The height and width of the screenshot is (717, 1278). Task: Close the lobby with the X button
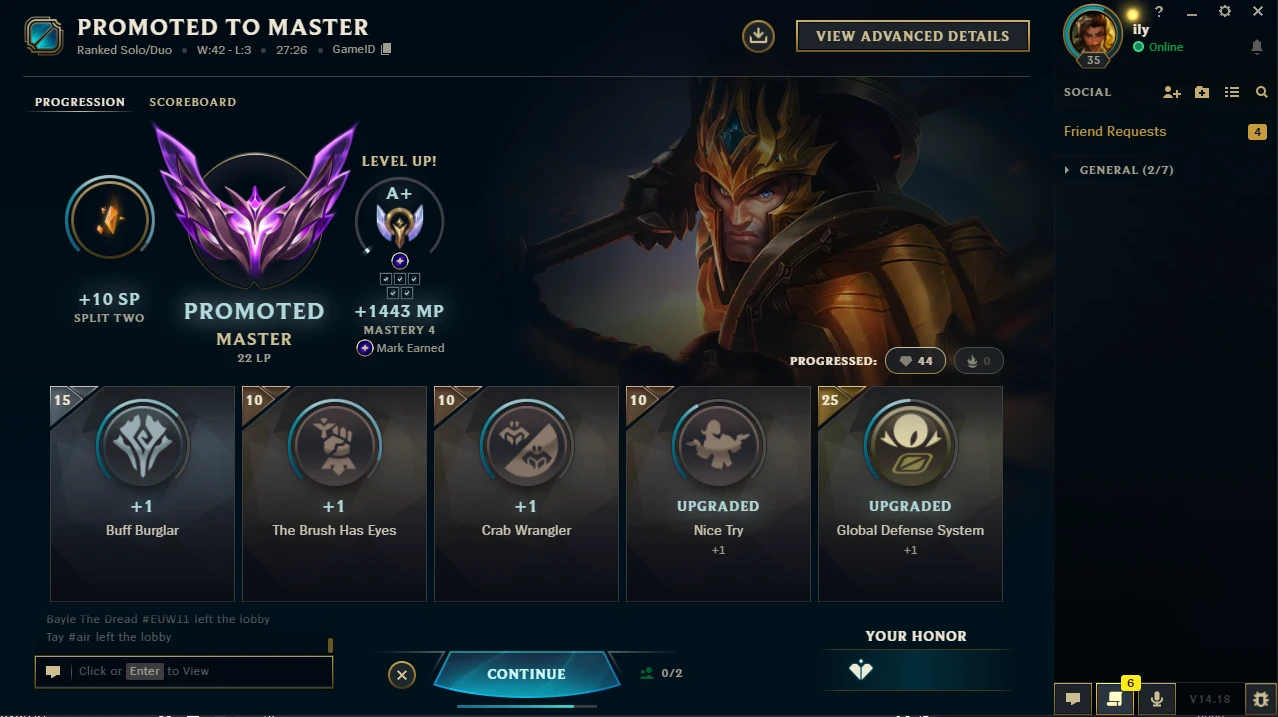401,675
